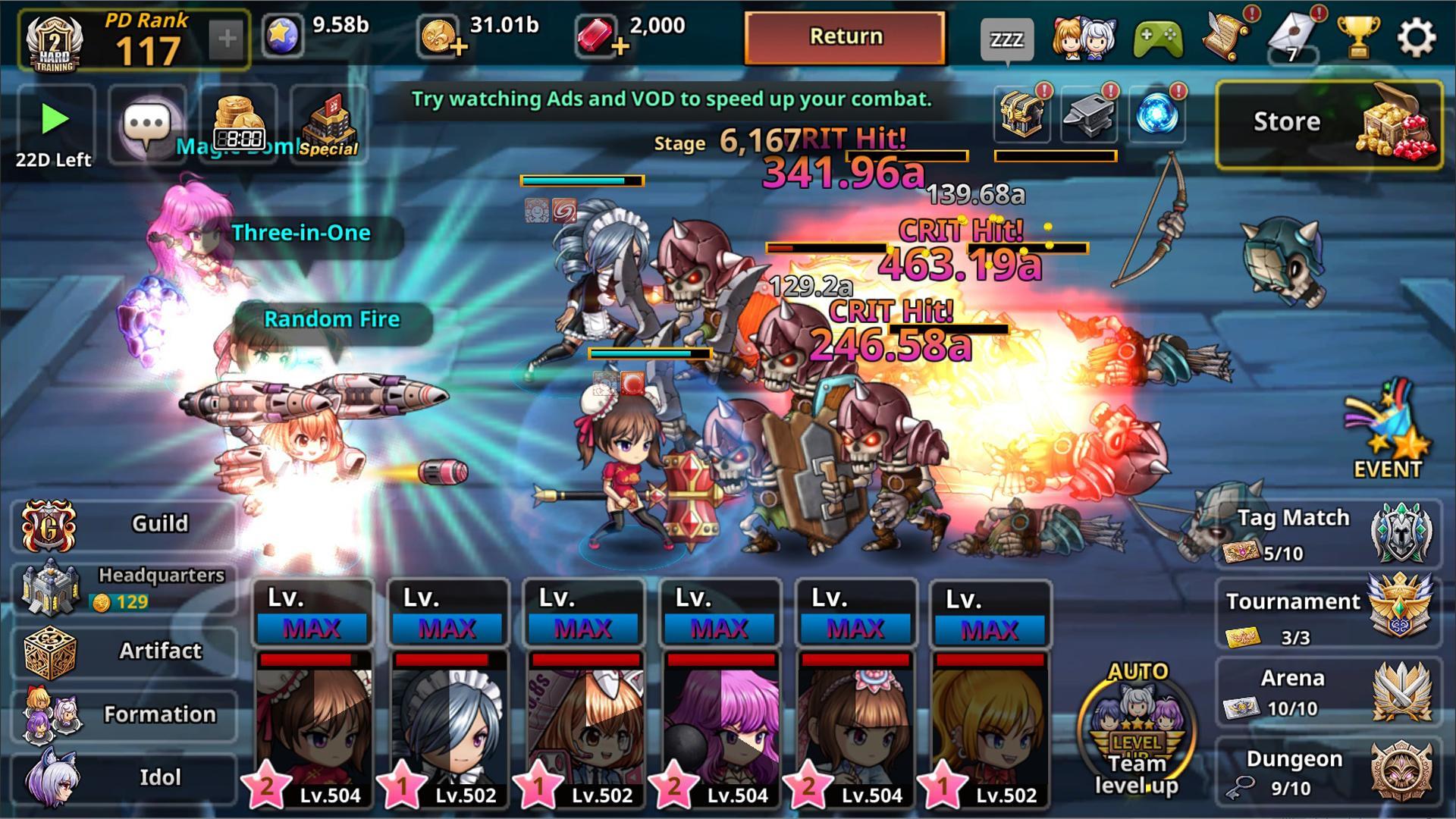This screenshot has height=819, width=1456.
Task: Activate the ZZZ sleep mode button
Action: click(1006, 39)
